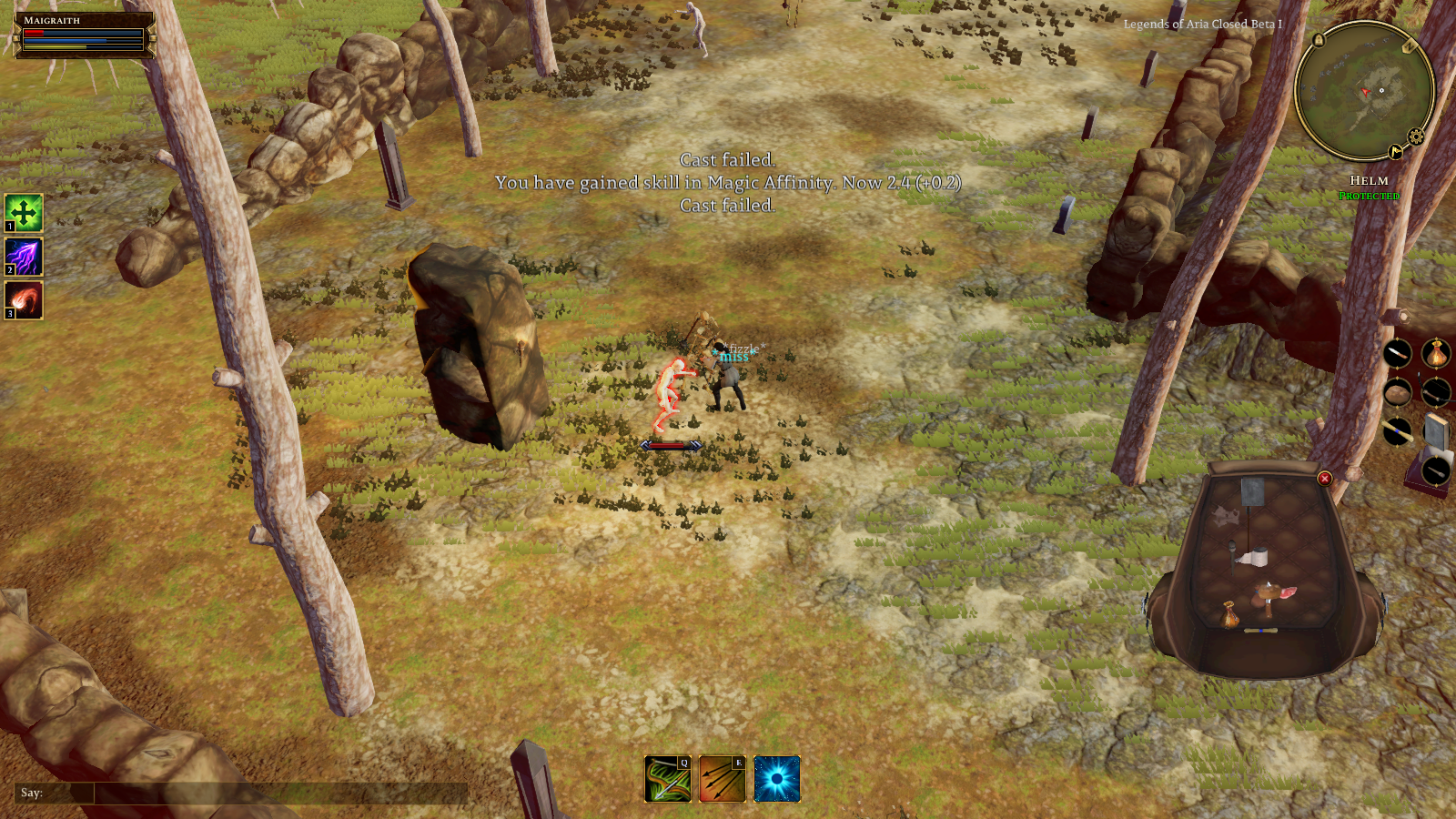The height and width of the screenshot is (819, 1456).
Task: Use the green bow shot ability
Action: [668, 780]
